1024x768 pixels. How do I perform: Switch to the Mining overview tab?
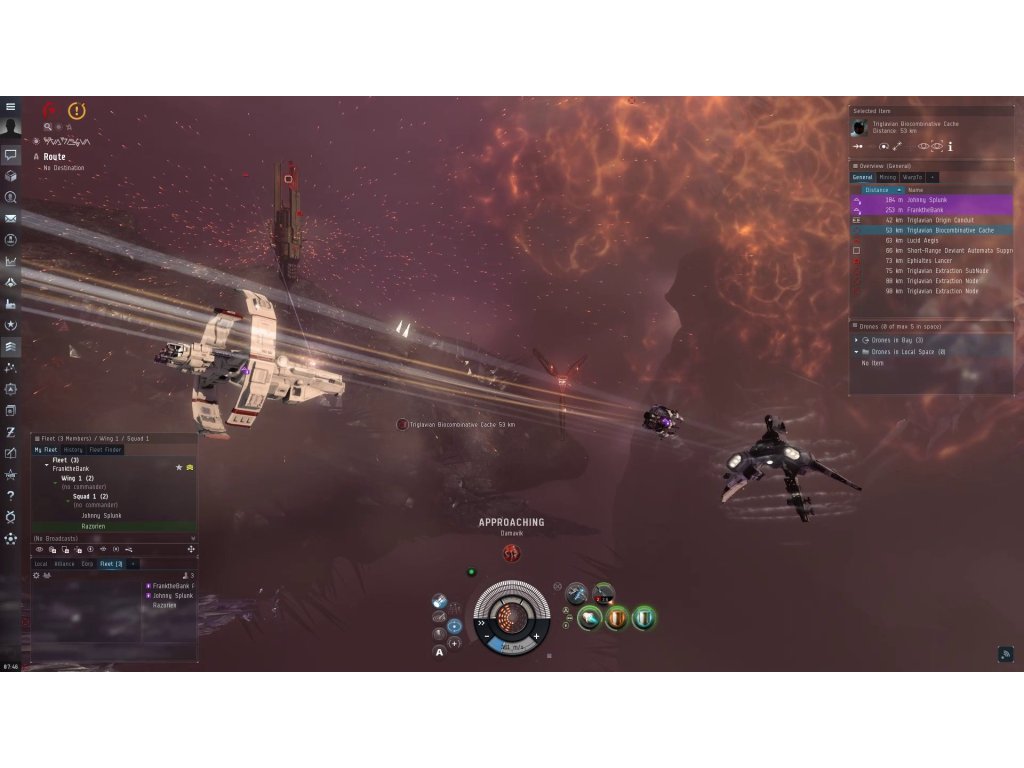pyautogui.click(x=887, y=177)
